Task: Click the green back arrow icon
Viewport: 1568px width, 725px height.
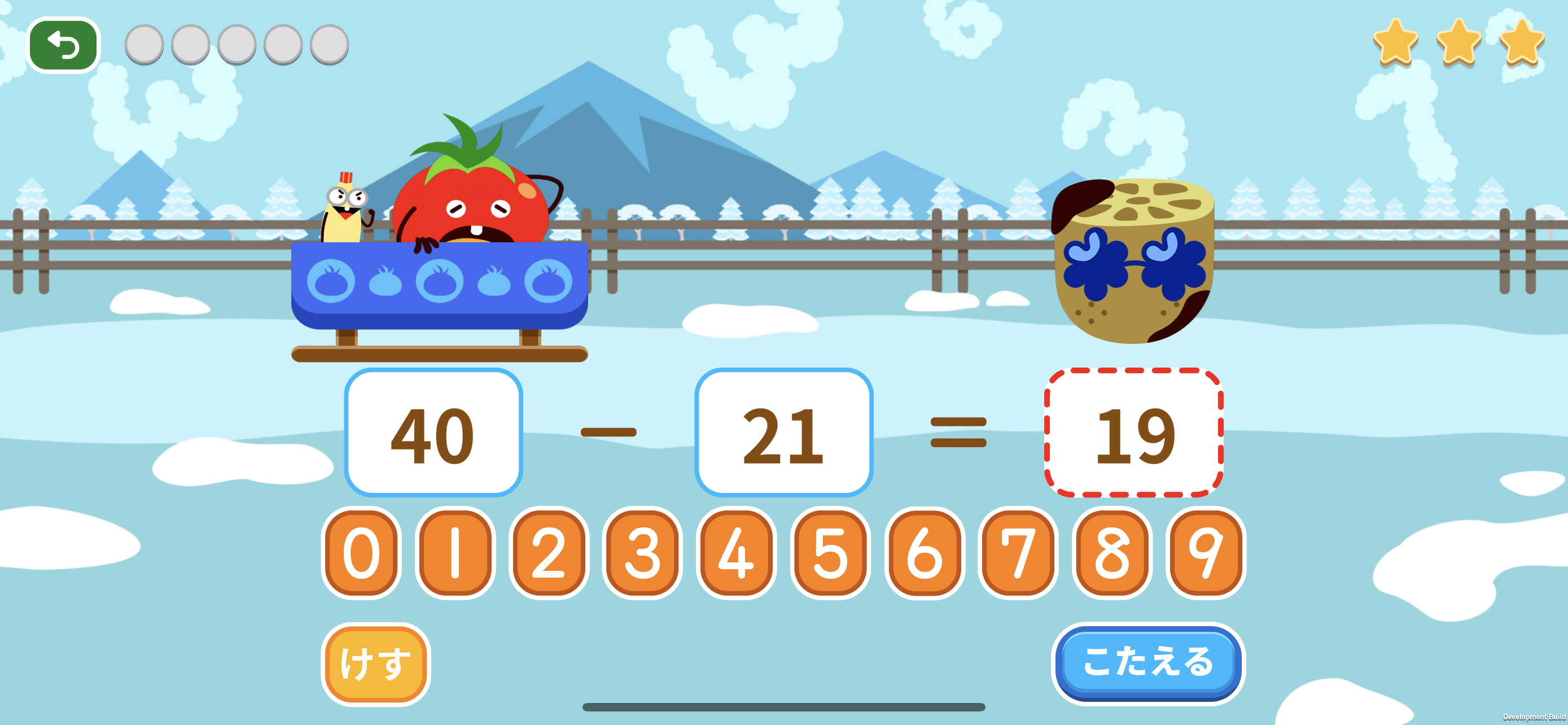Action: point(63,45)
